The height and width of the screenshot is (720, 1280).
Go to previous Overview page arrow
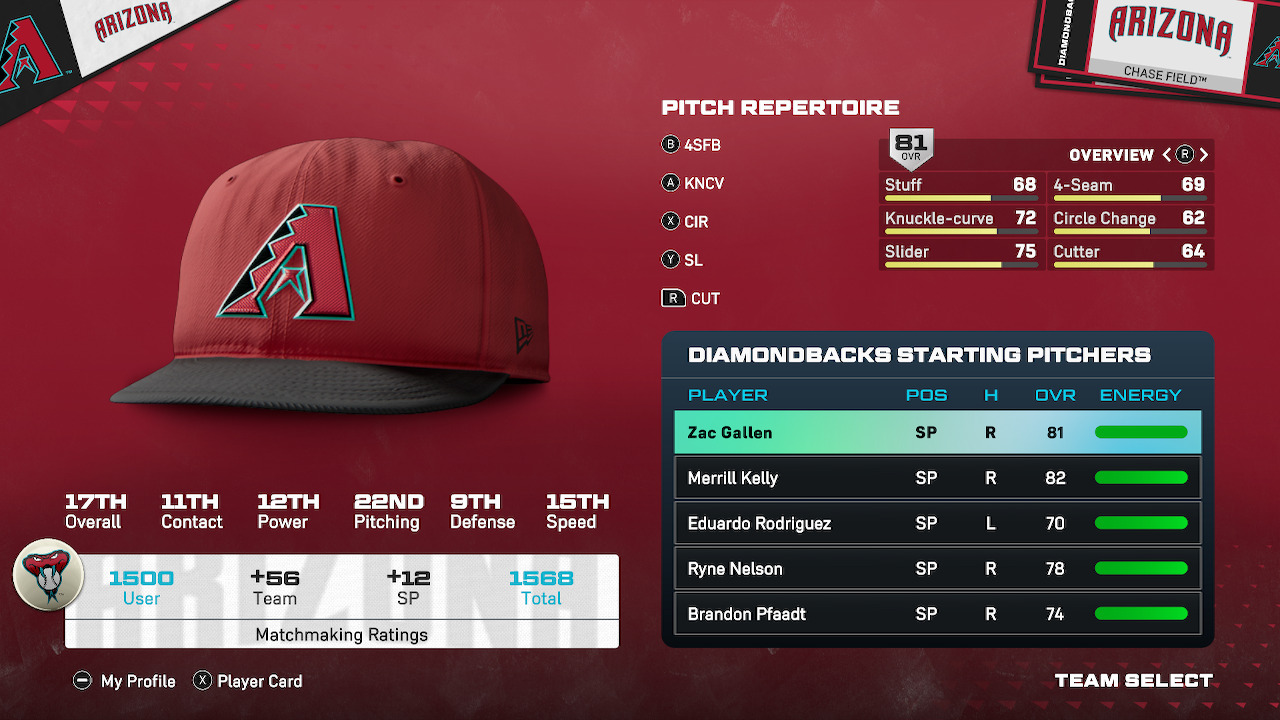[x=1166, y=155]
